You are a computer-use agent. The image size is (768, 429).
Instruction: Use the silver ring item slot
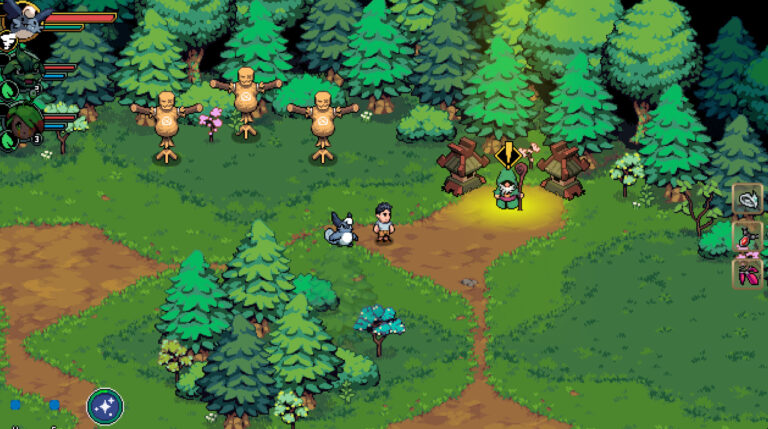coord(747,199)
